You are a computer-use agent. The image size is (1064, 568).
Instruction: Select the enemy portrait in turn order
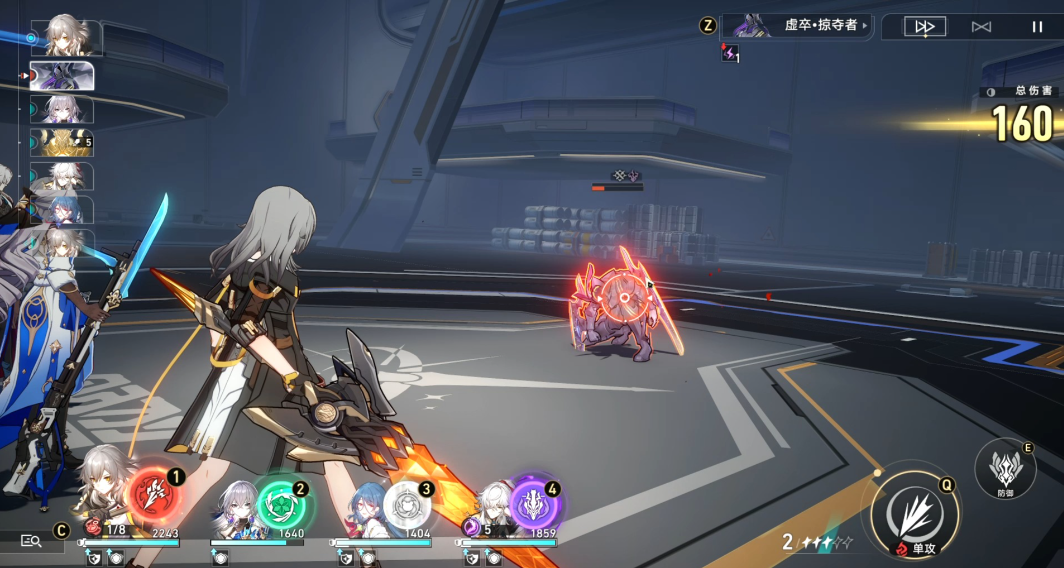[62, 76]
